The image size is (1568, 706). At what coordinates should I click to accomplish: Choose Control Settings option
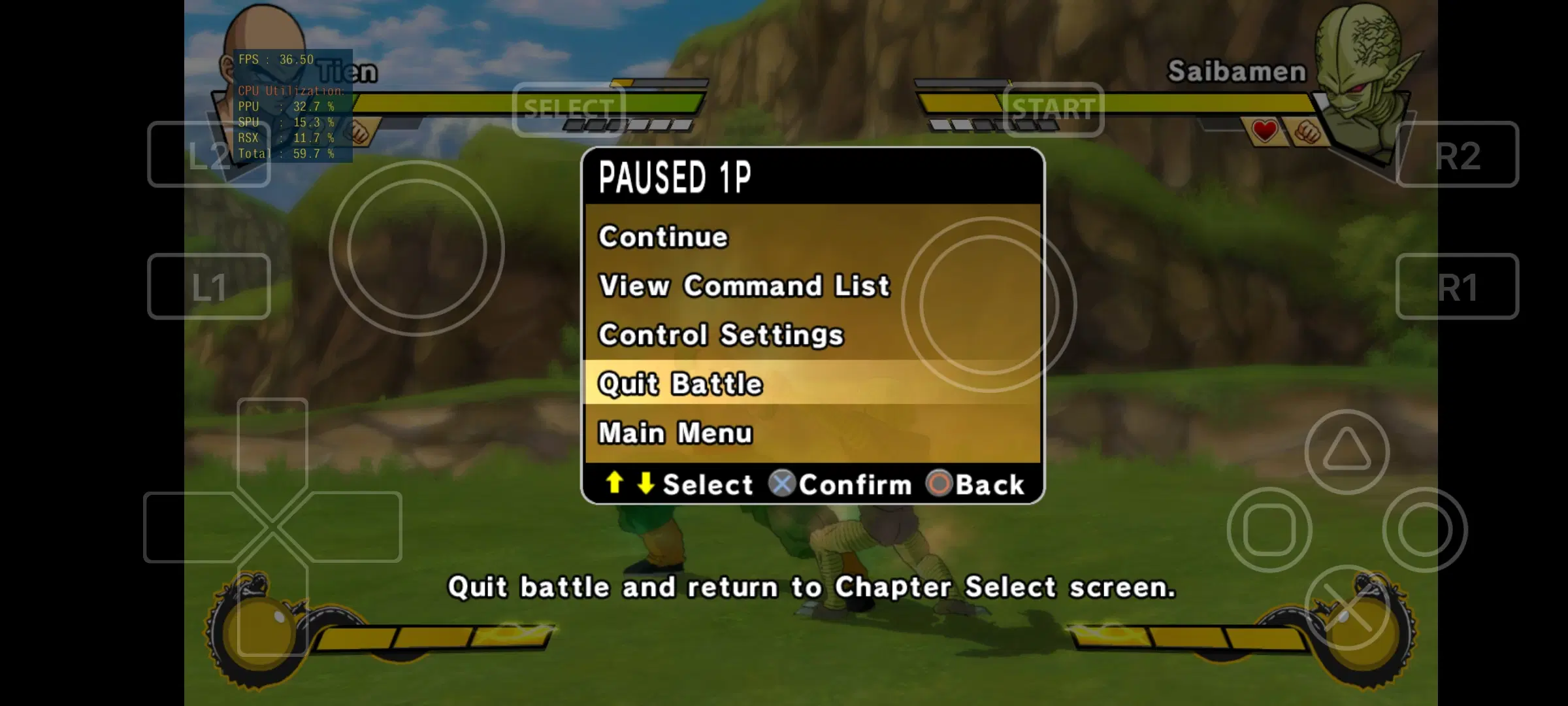pyautogui.click(x=721, y=334)
